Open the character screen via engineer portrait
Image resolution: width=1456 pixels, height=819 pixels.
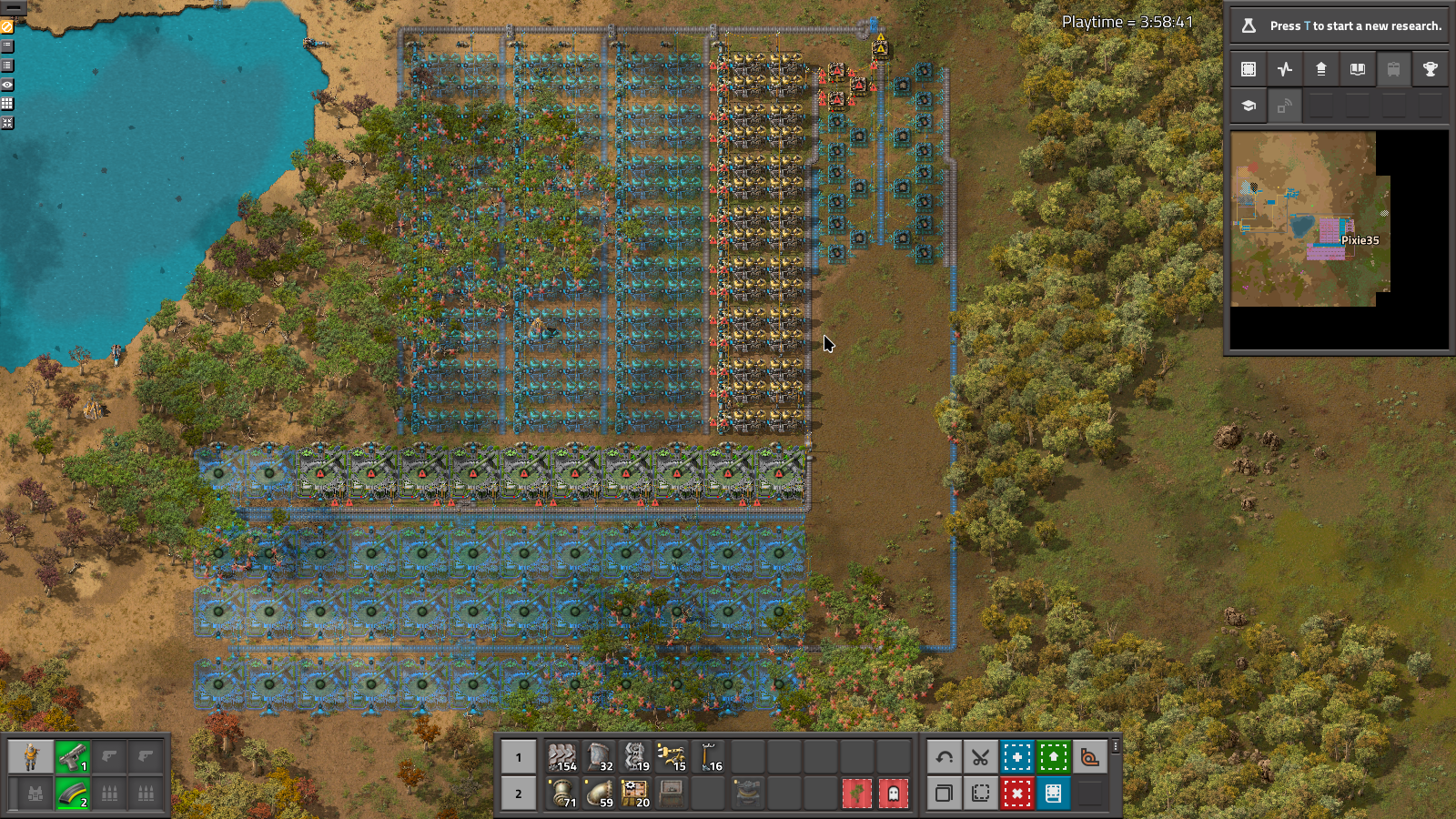click(x=30, y=757)
